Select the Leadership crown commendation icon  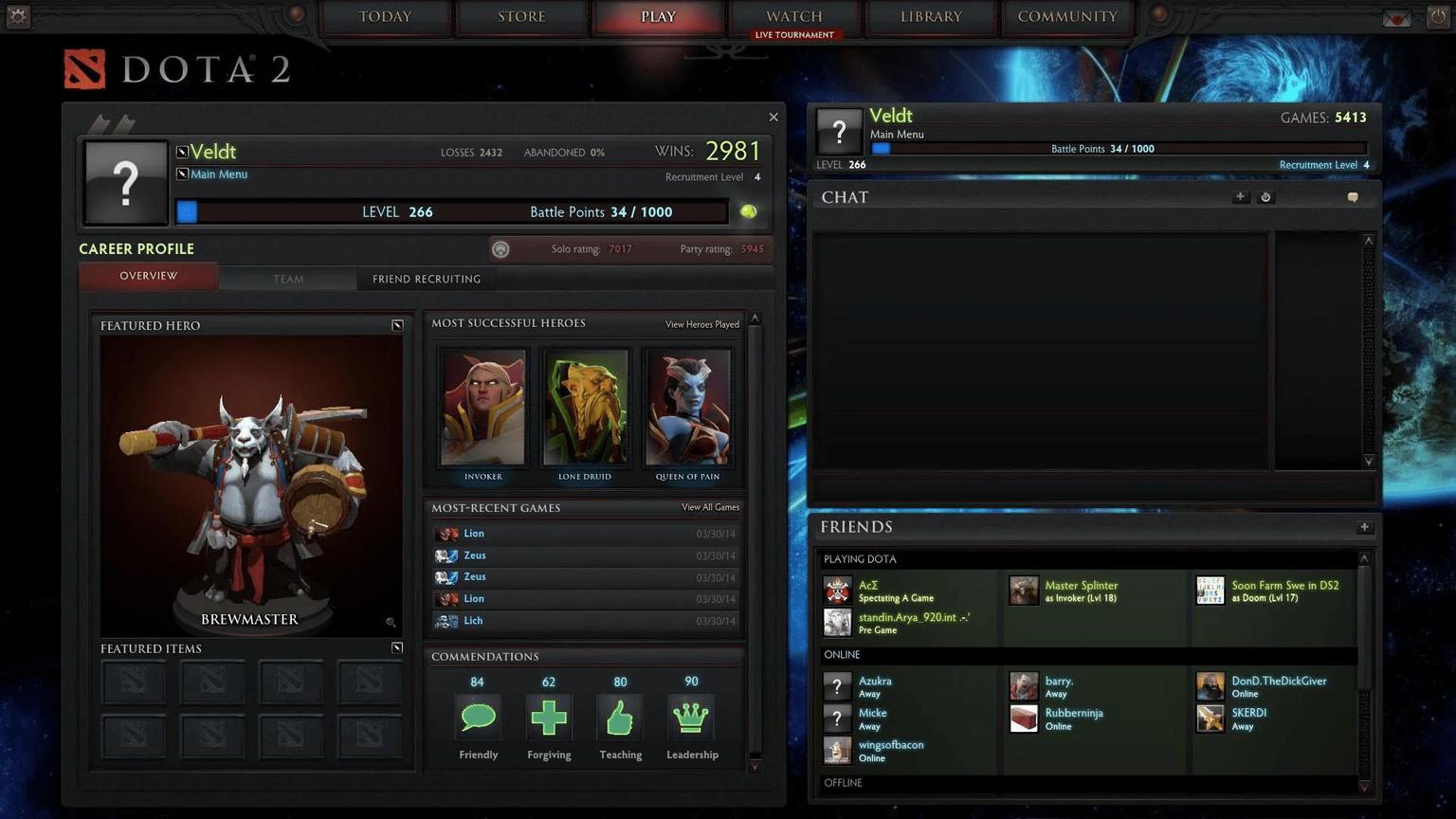(691, 718)
